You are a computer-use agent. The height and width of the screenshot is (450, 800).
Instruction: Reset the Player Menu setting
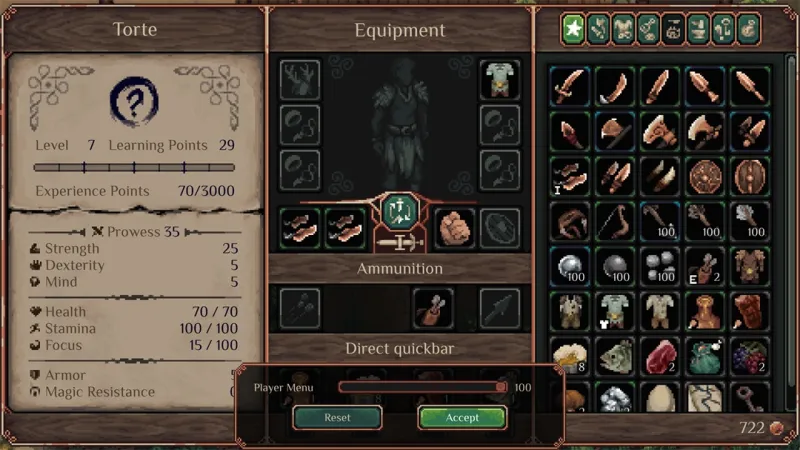pyautogui.click(x=337, y=417)
